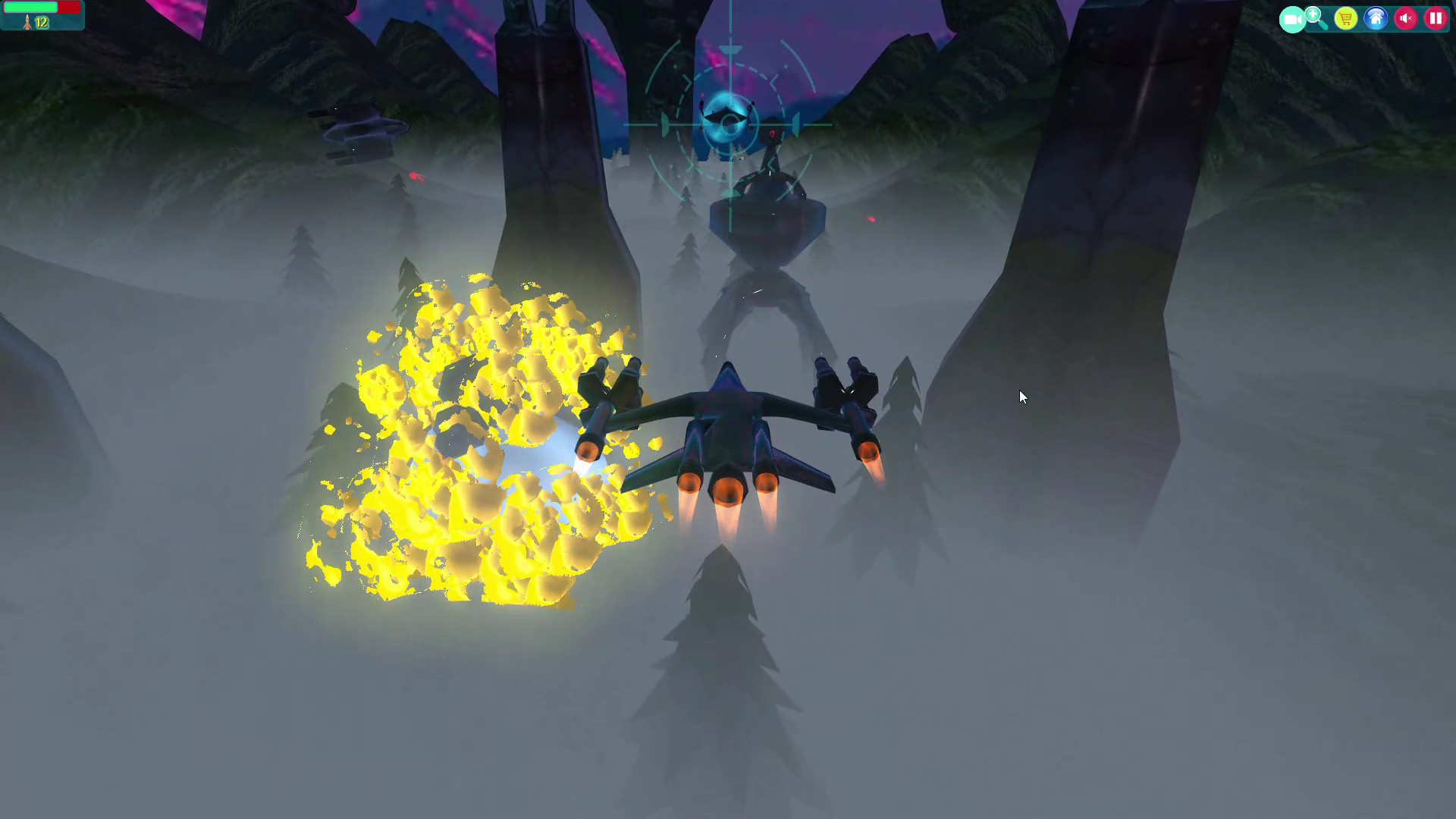Toggle audio using the muted speaker button
1456x819 pixels.
tap(1405, 18)
